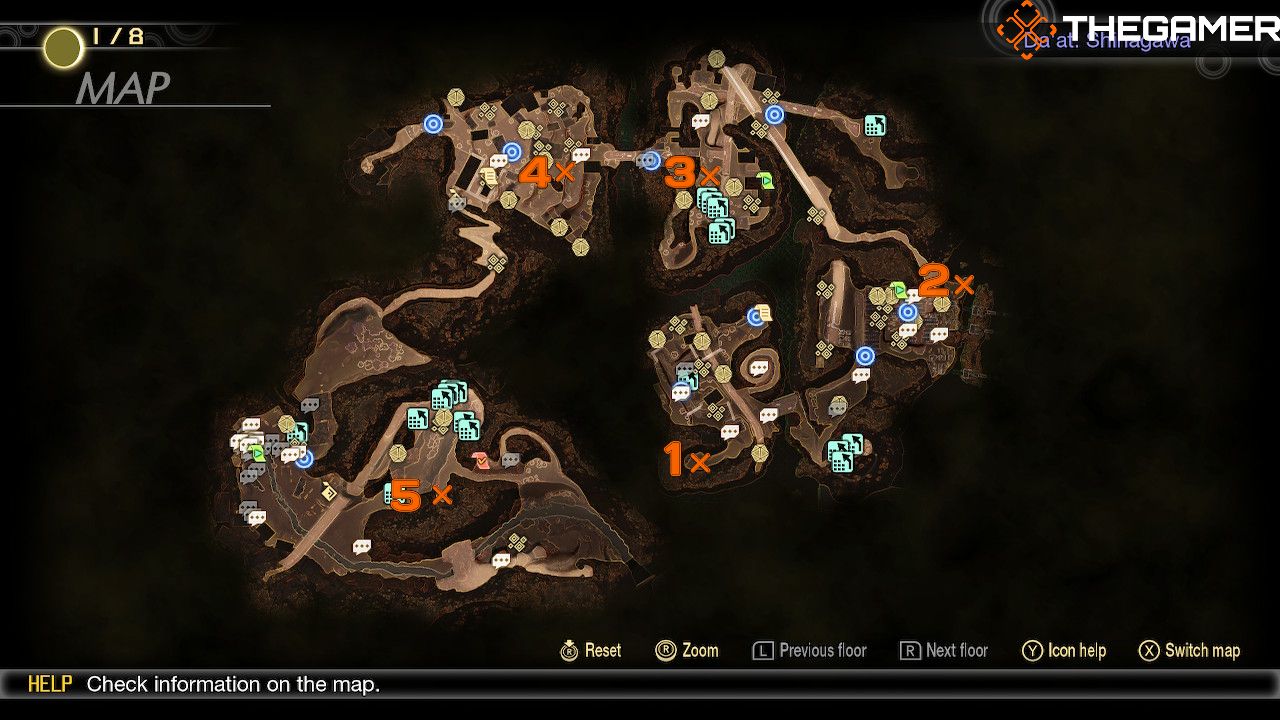
Task: Click the gold hexagon landmark icon above number 2
Action: [941, 302]
